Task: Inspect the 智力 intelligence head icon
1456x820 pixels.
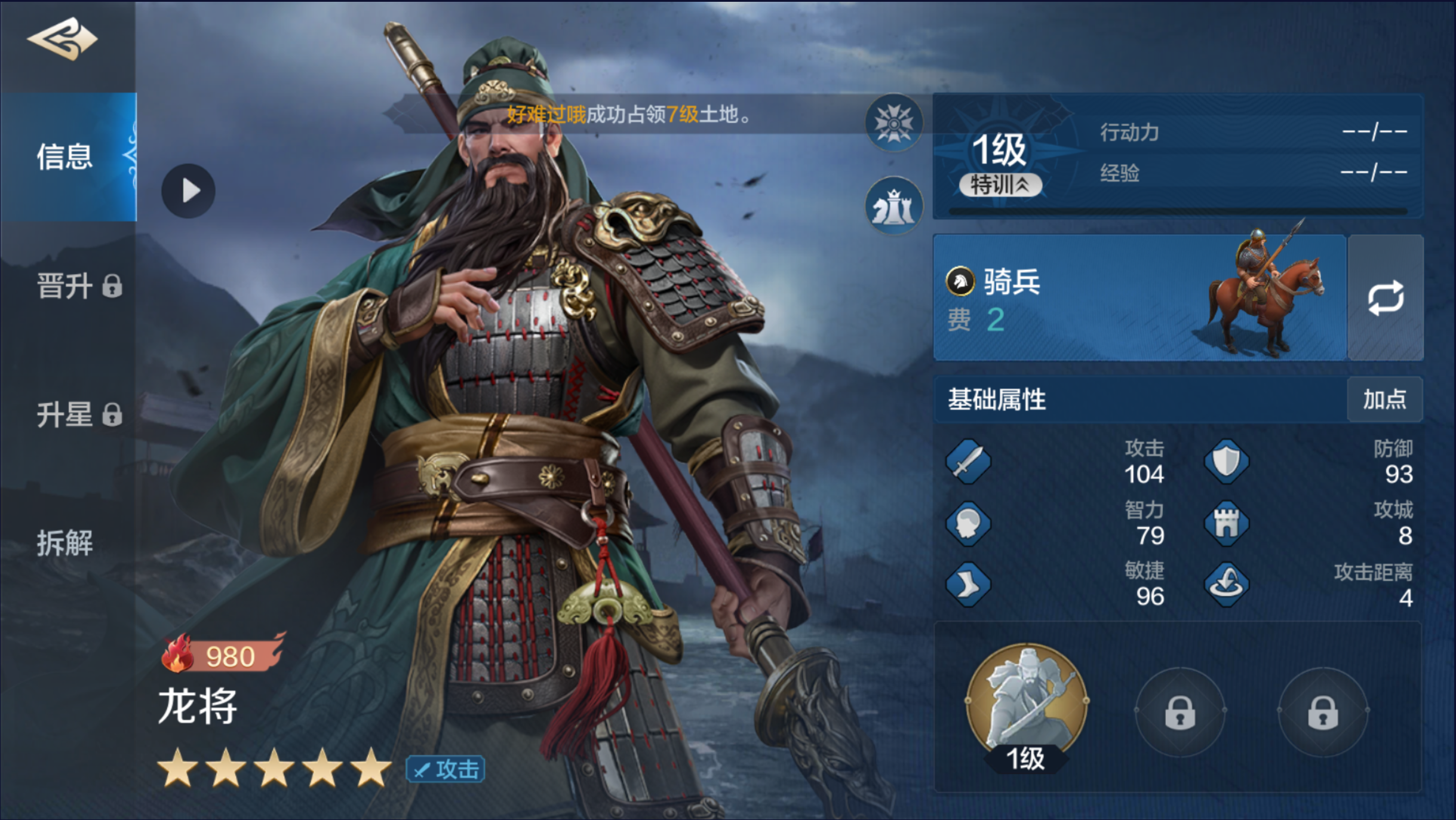Action: pyautogui.click(x=968, y=524)
